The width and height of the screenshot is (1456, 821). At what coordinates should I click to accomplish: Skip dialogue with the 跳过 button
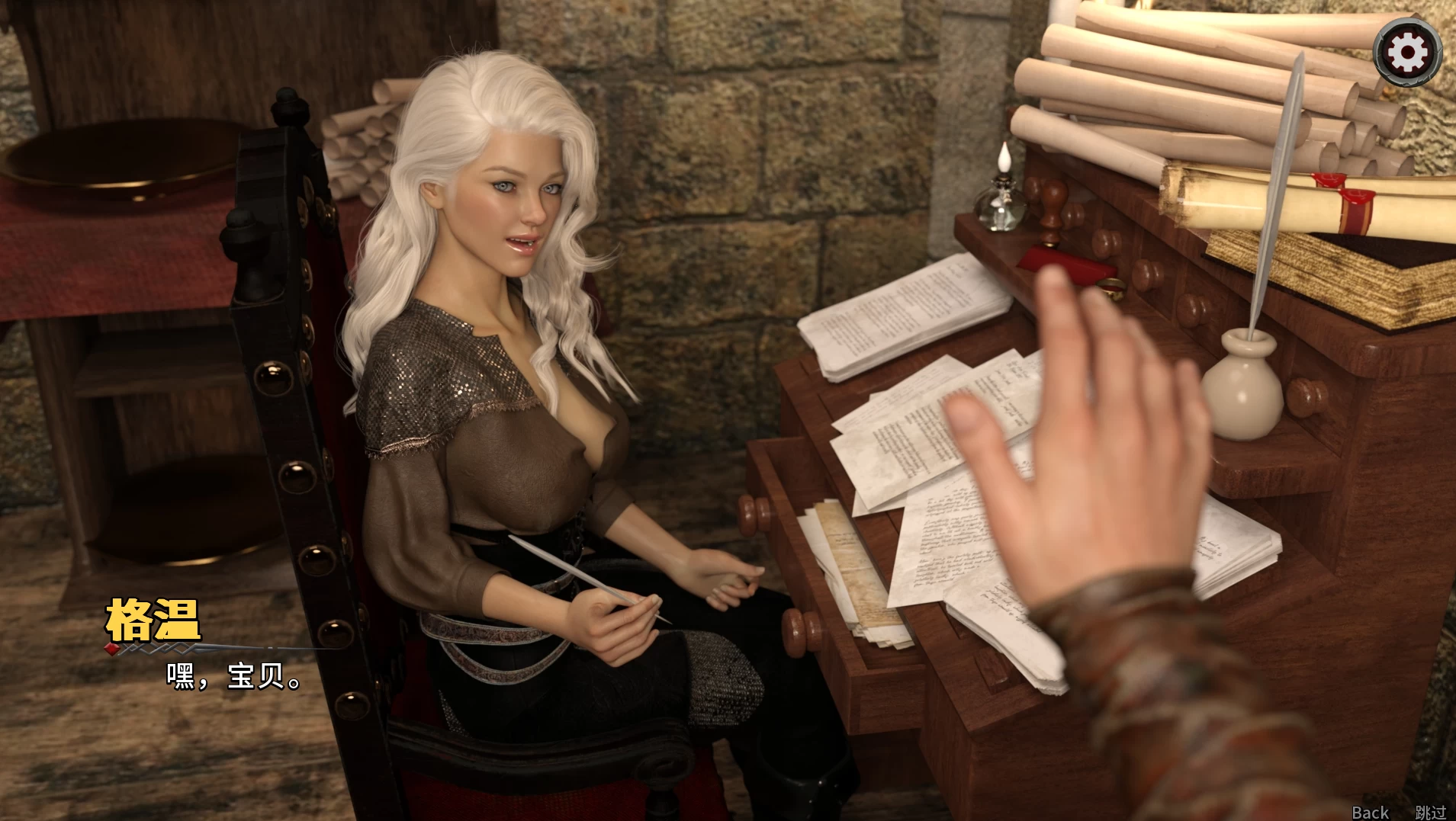point(1430,812)
